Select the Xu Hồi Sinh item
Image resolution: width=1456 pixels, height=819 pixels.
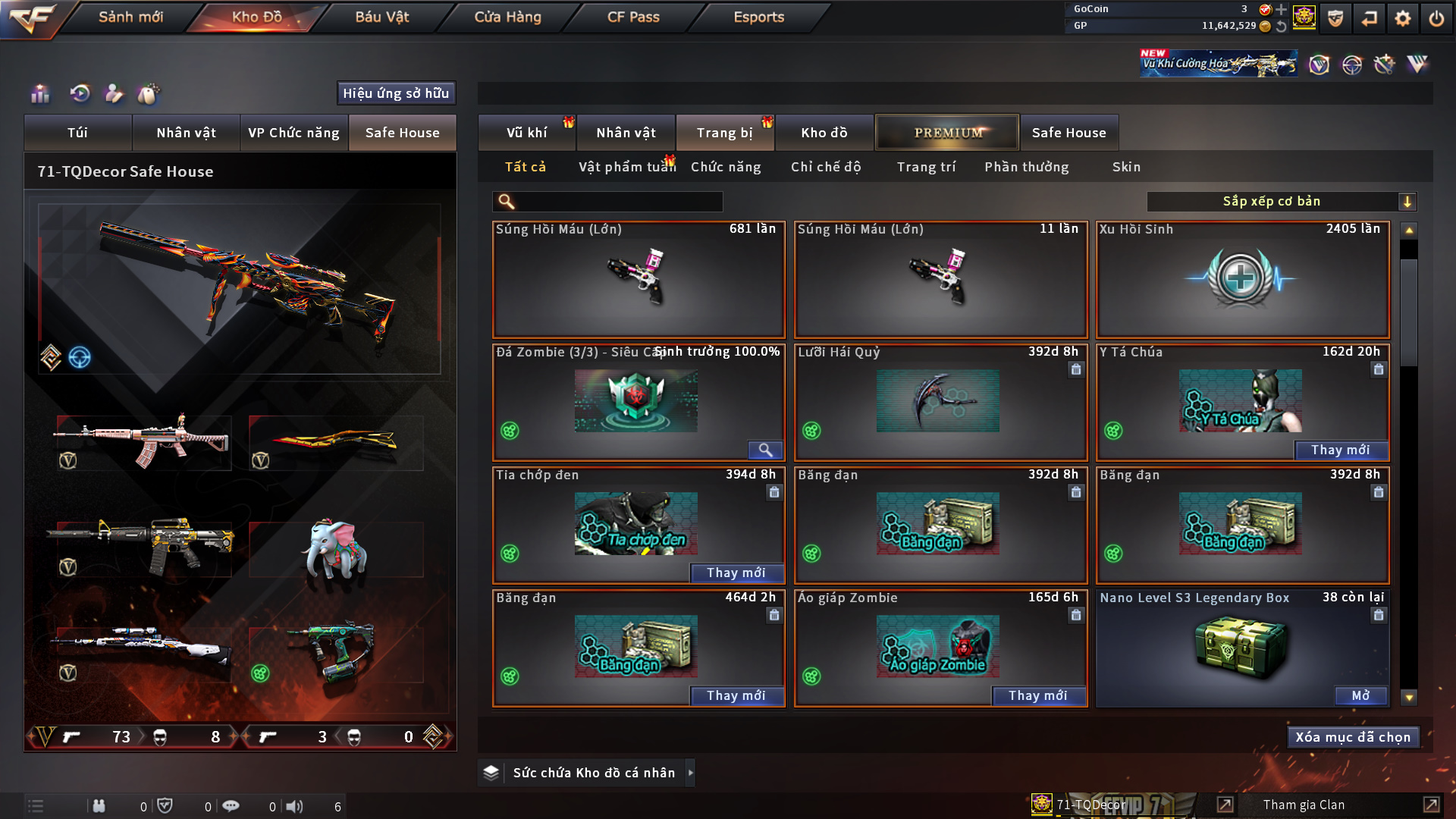tap(1242, 279)
